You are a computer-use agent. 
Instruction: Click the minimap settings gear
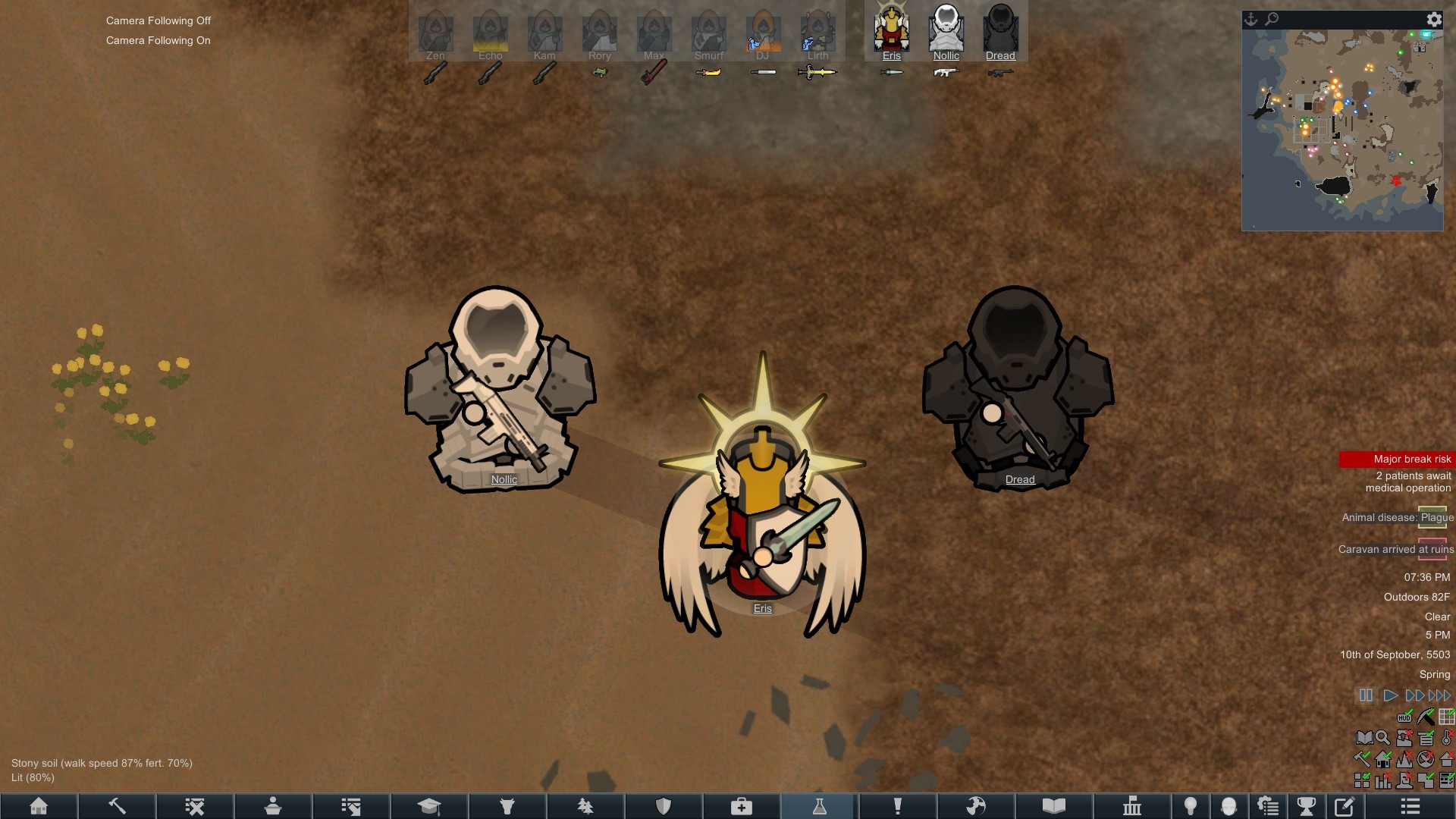(x=1434, y=20)
